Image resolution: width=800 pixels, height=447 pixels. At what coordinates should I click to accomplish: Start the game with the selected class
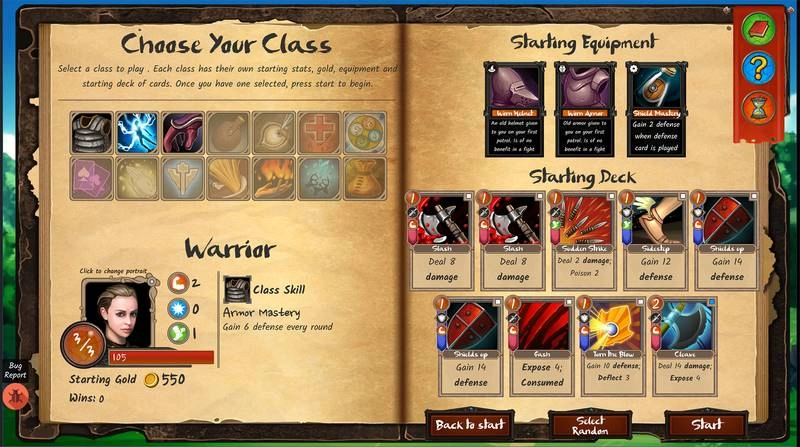706,424
